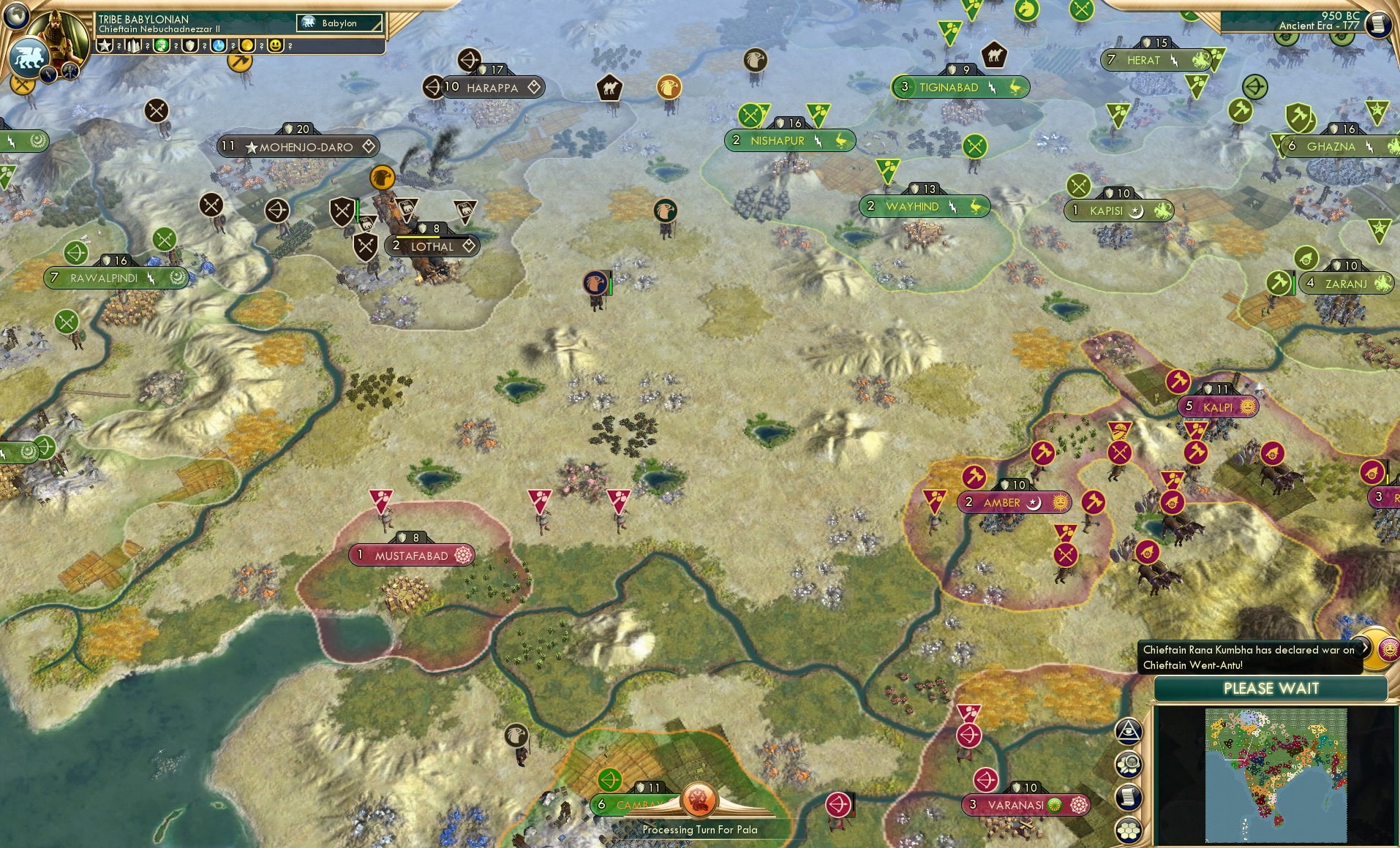The height and width of the screenshot is (848, 1400).
Task: Open the Babylon civilization dropdown at the top
Action: pos(339,23)
